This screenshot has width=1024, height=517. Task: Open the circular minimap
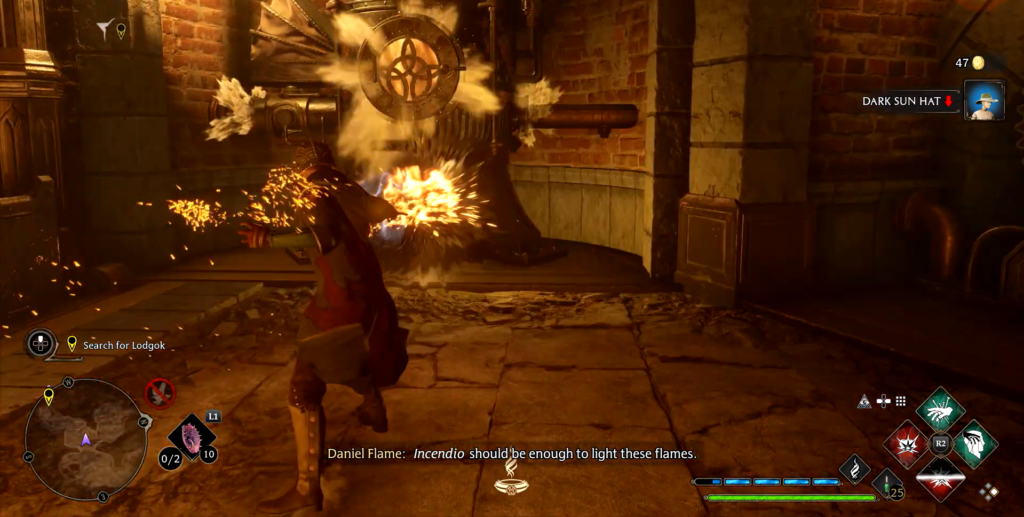click(86, 438)
